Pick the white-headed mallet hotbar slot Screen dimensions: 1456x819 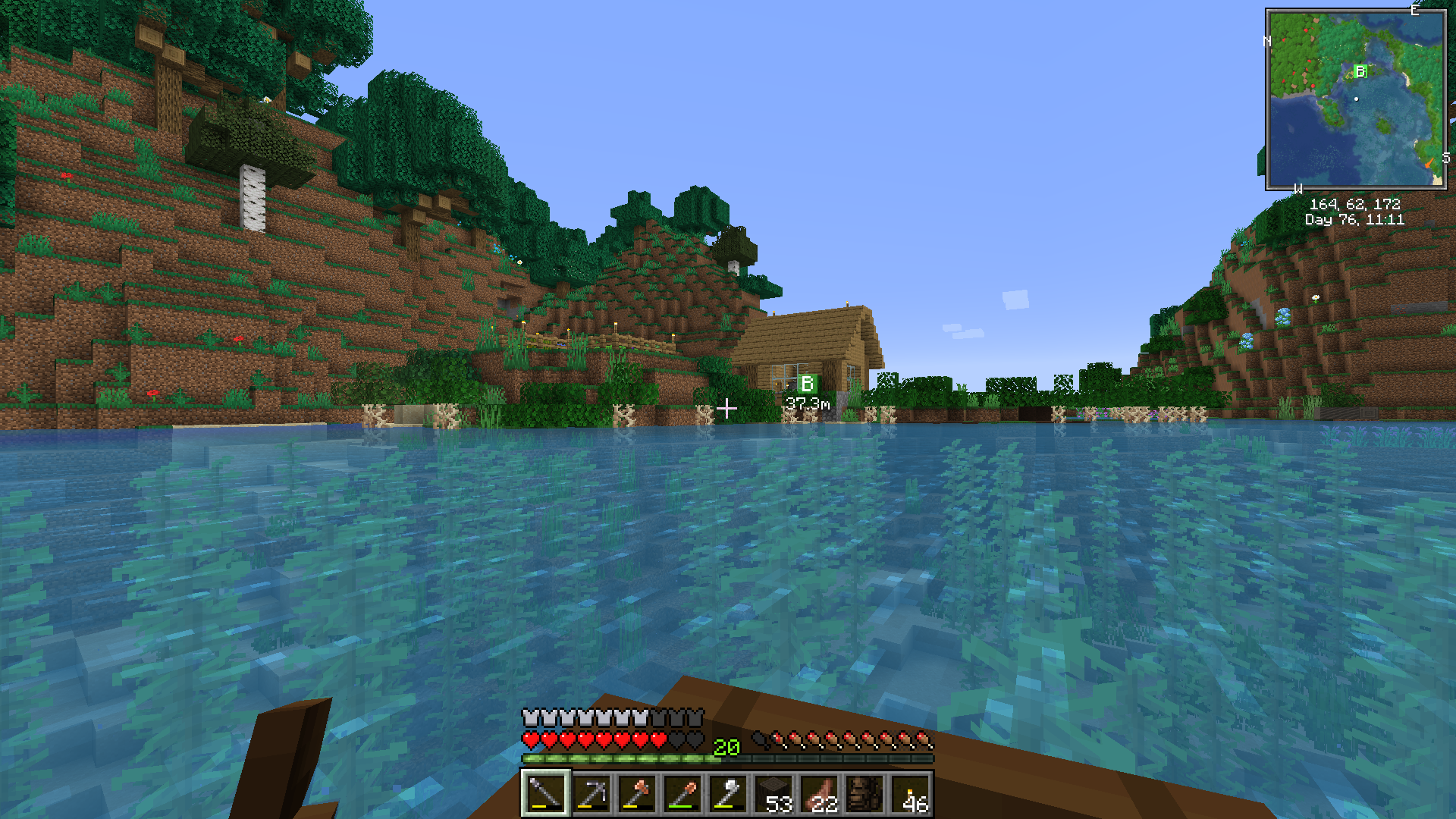[x=728, y=794]
